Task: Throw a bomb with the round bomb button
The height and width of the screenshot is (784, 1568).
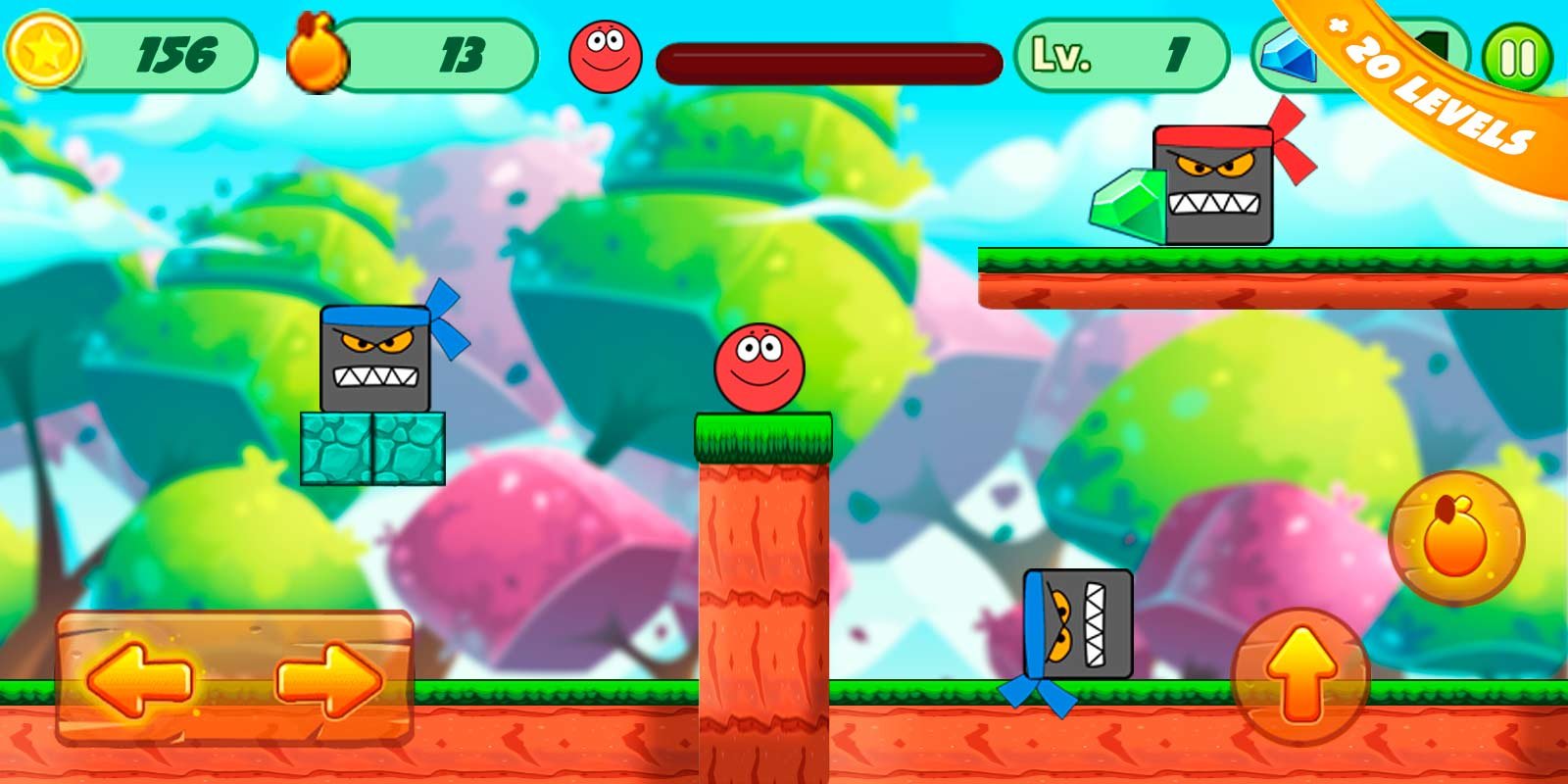Action: click(1455, 537)
